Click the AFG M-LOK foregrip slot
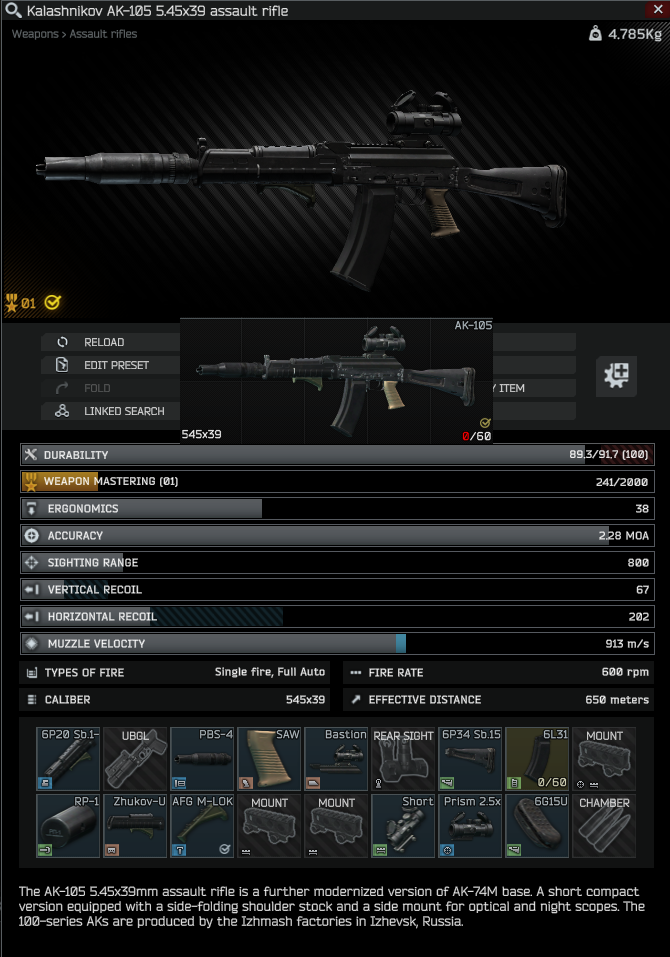Image resolution: width=670 pixels, height=957 pixels. [x=202, y=826]
